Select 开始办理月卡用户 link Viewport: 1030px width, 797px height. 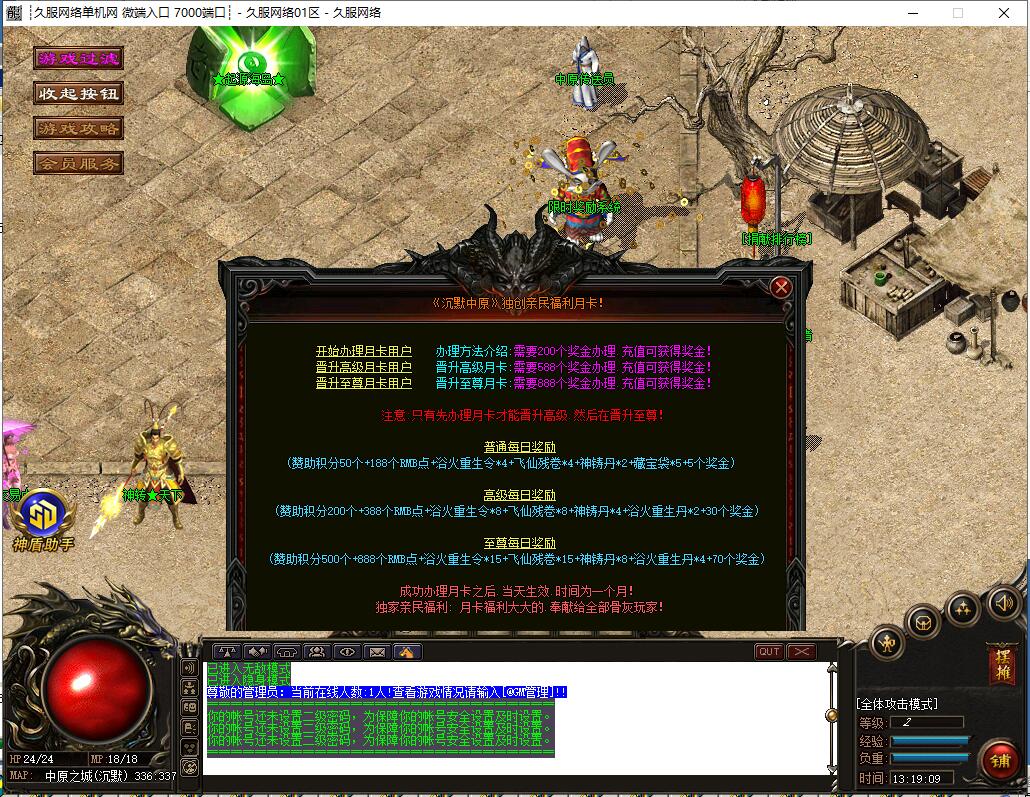(364, 352)
